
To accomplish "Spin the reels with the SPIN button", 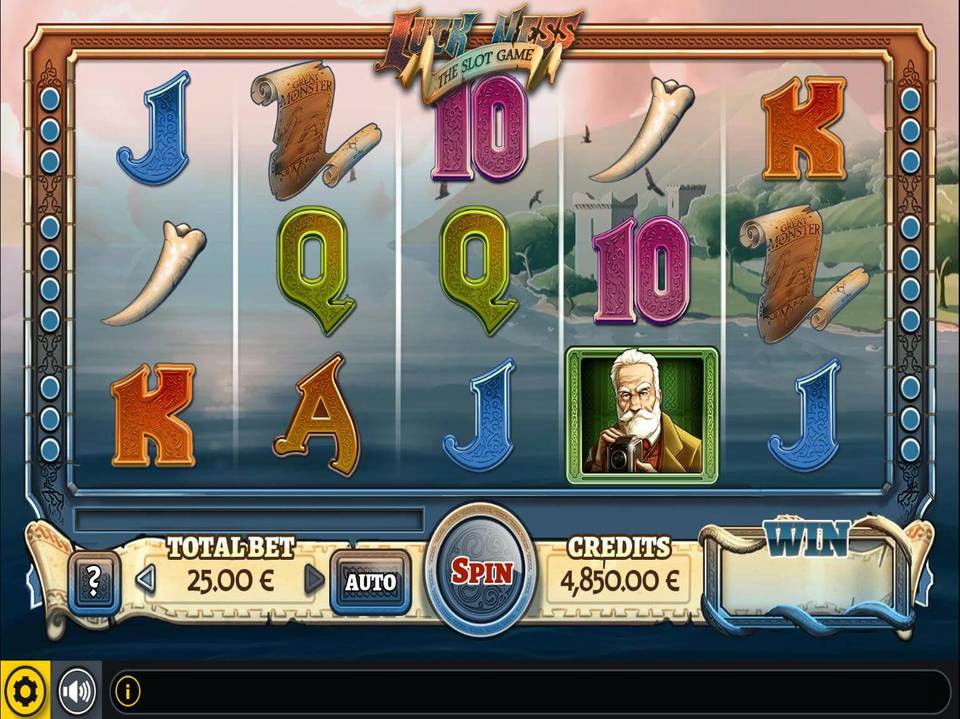I will (482, 572).
